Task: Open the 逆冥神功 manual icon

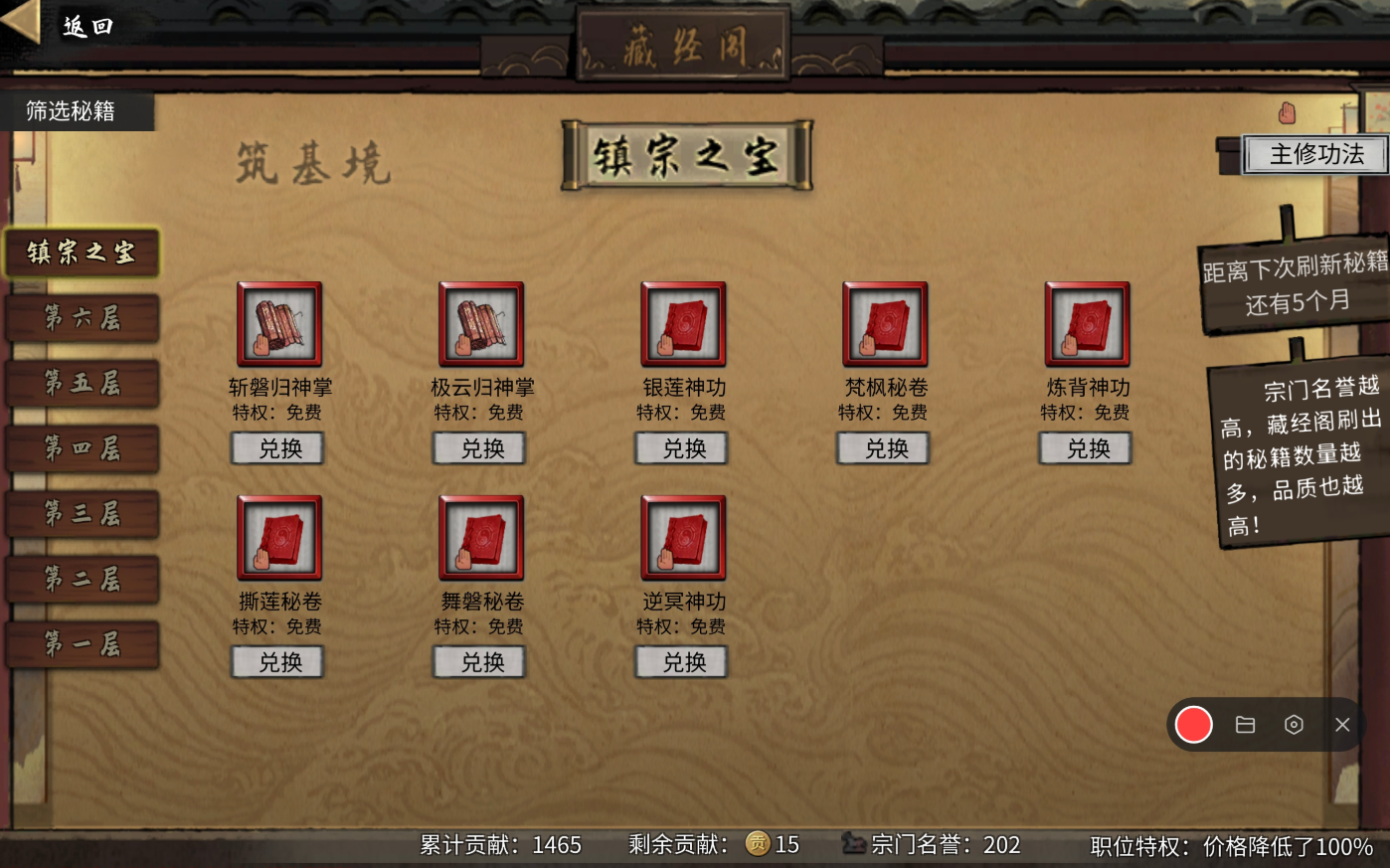Action: (682, 538)
